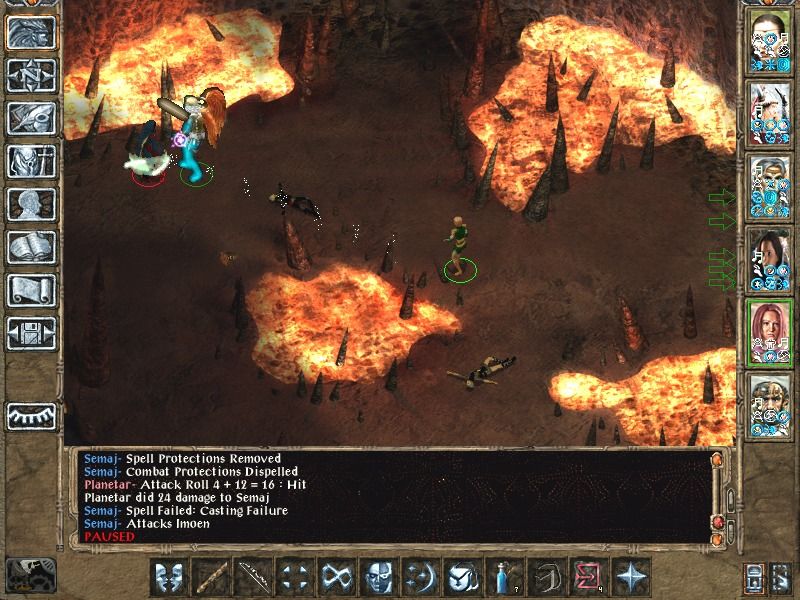Open the inventory screen

point(30,161)
